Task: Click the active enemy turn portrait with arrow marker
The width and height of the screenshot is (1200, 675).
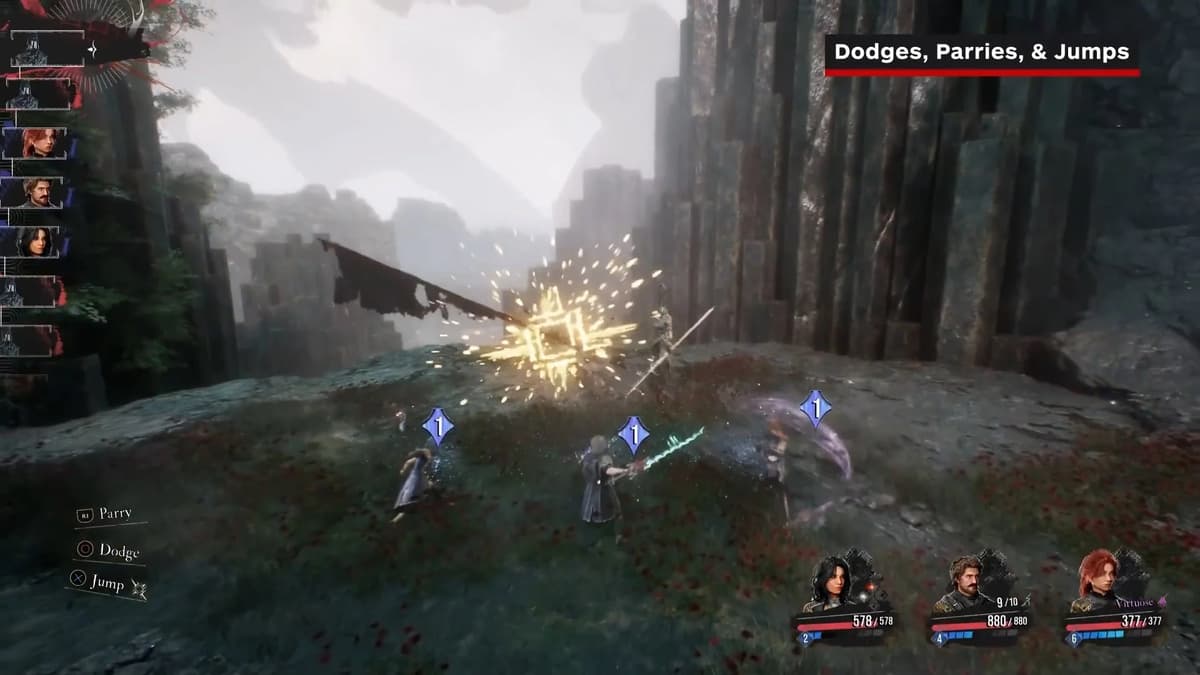Action: (x=48, y=49)
